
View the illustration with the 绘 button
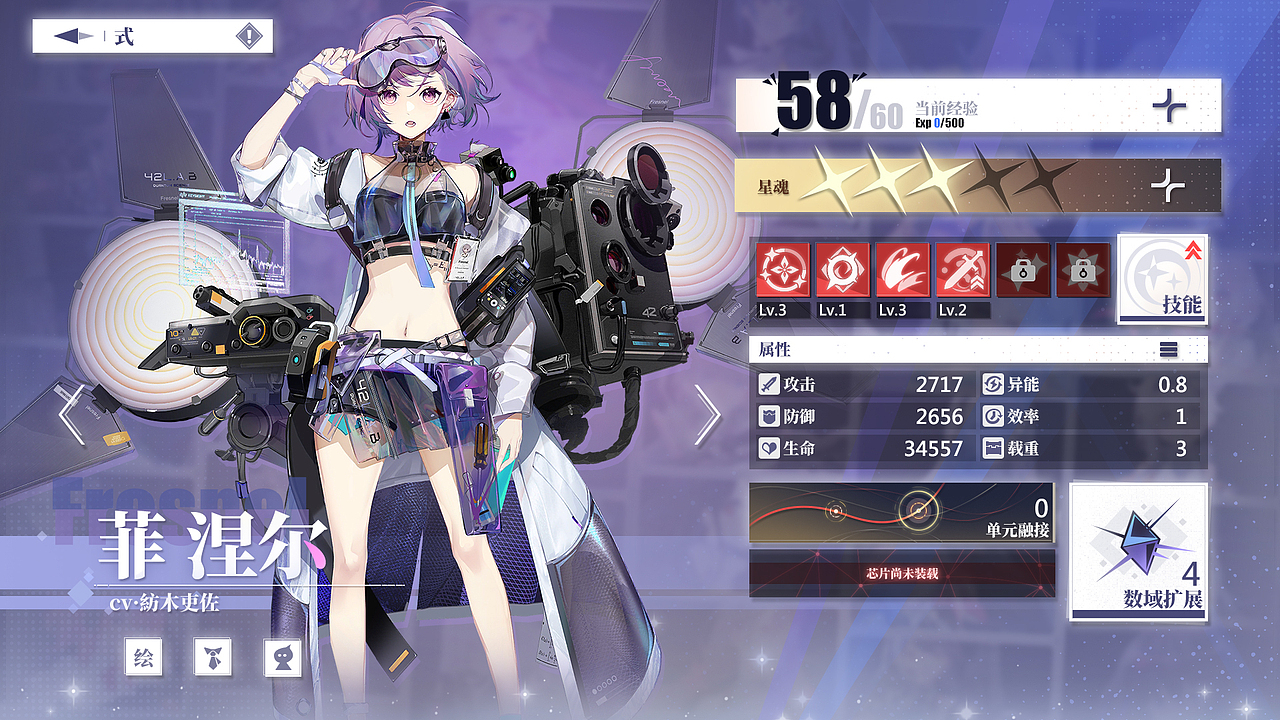click(x=143, y=657)
